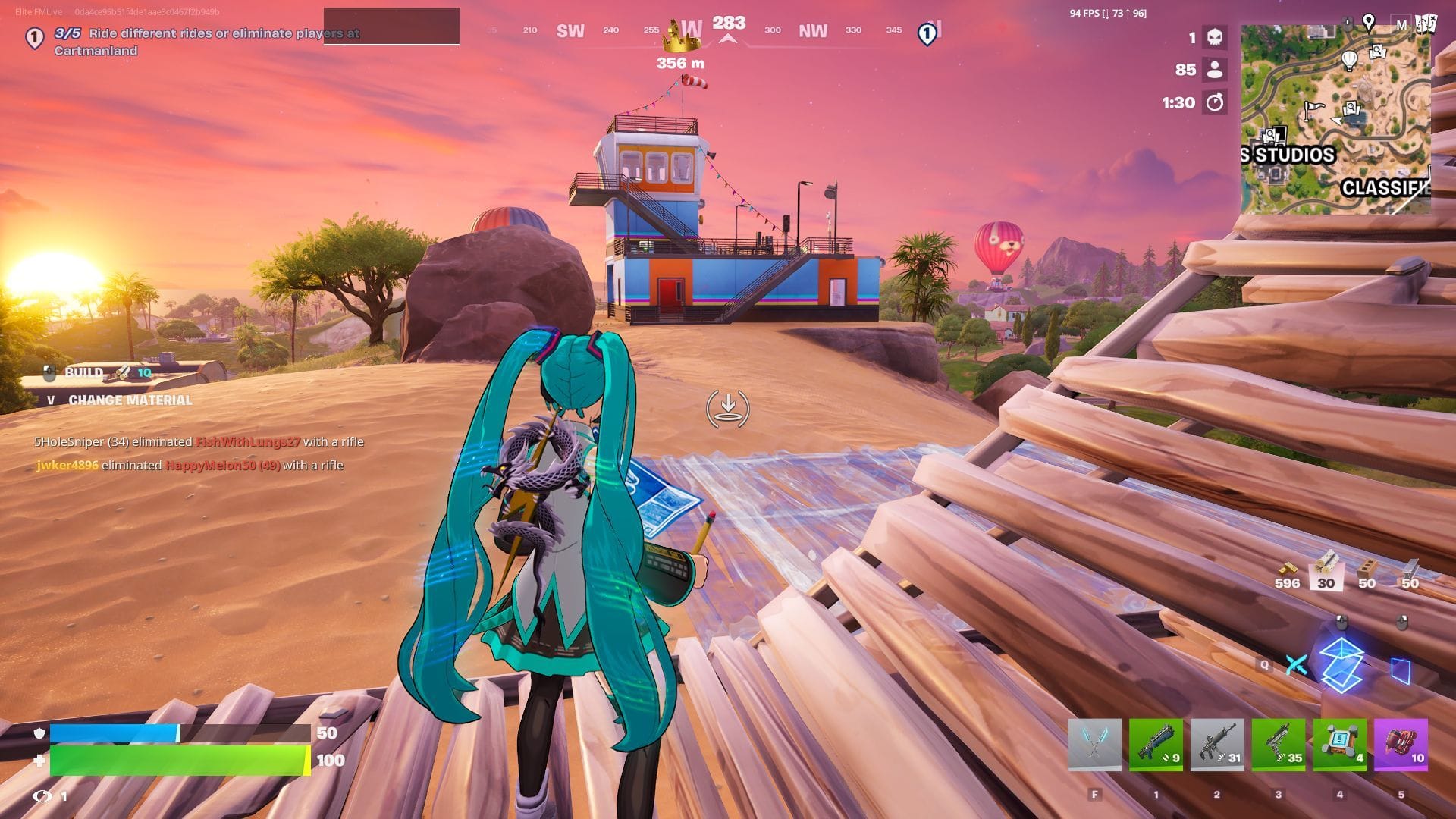This screenshot has height=819, width=1456.
Task: Open the quest banner chevron badge
Action: pos(33,36)
